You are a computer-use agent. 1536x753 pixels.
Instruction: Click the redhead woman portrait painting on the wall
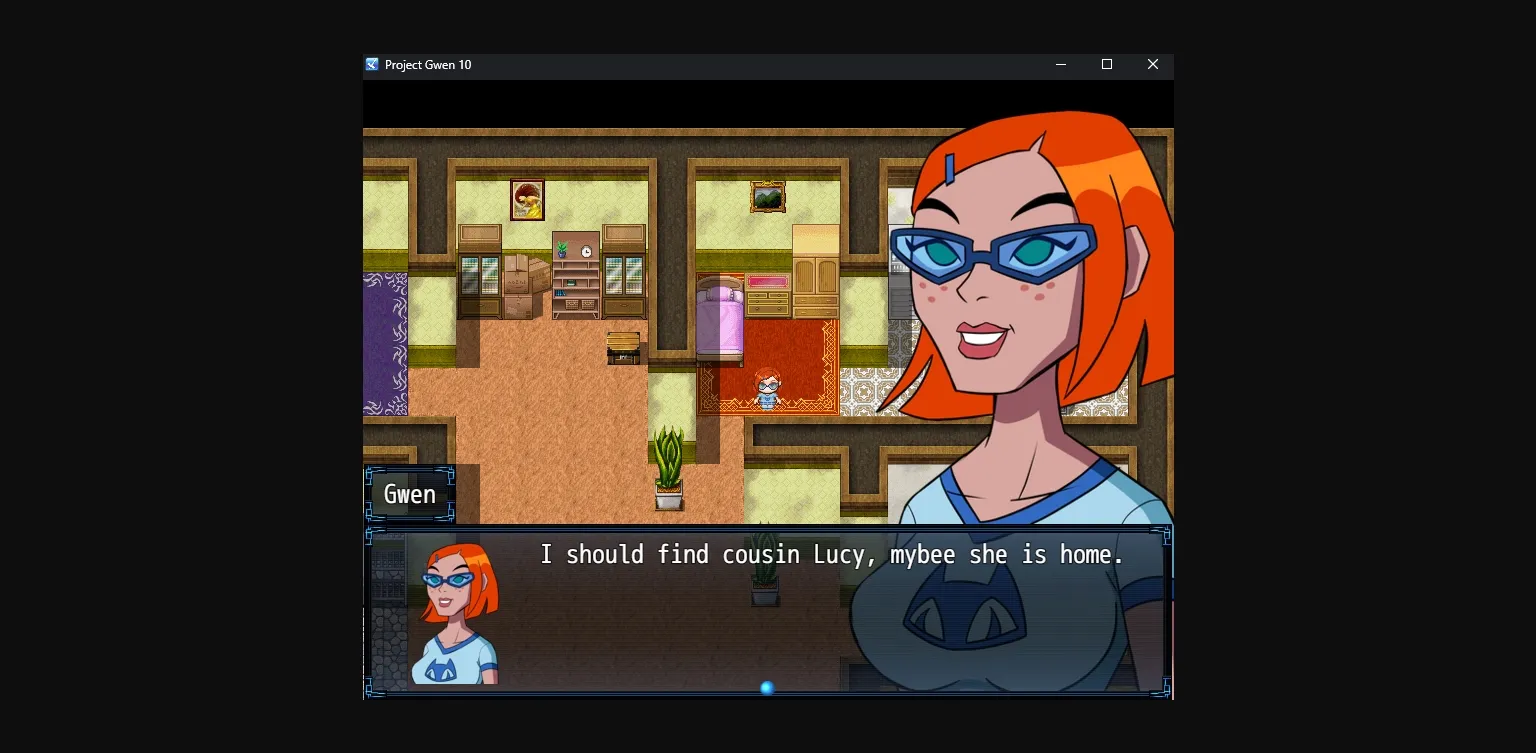[526, 200]
